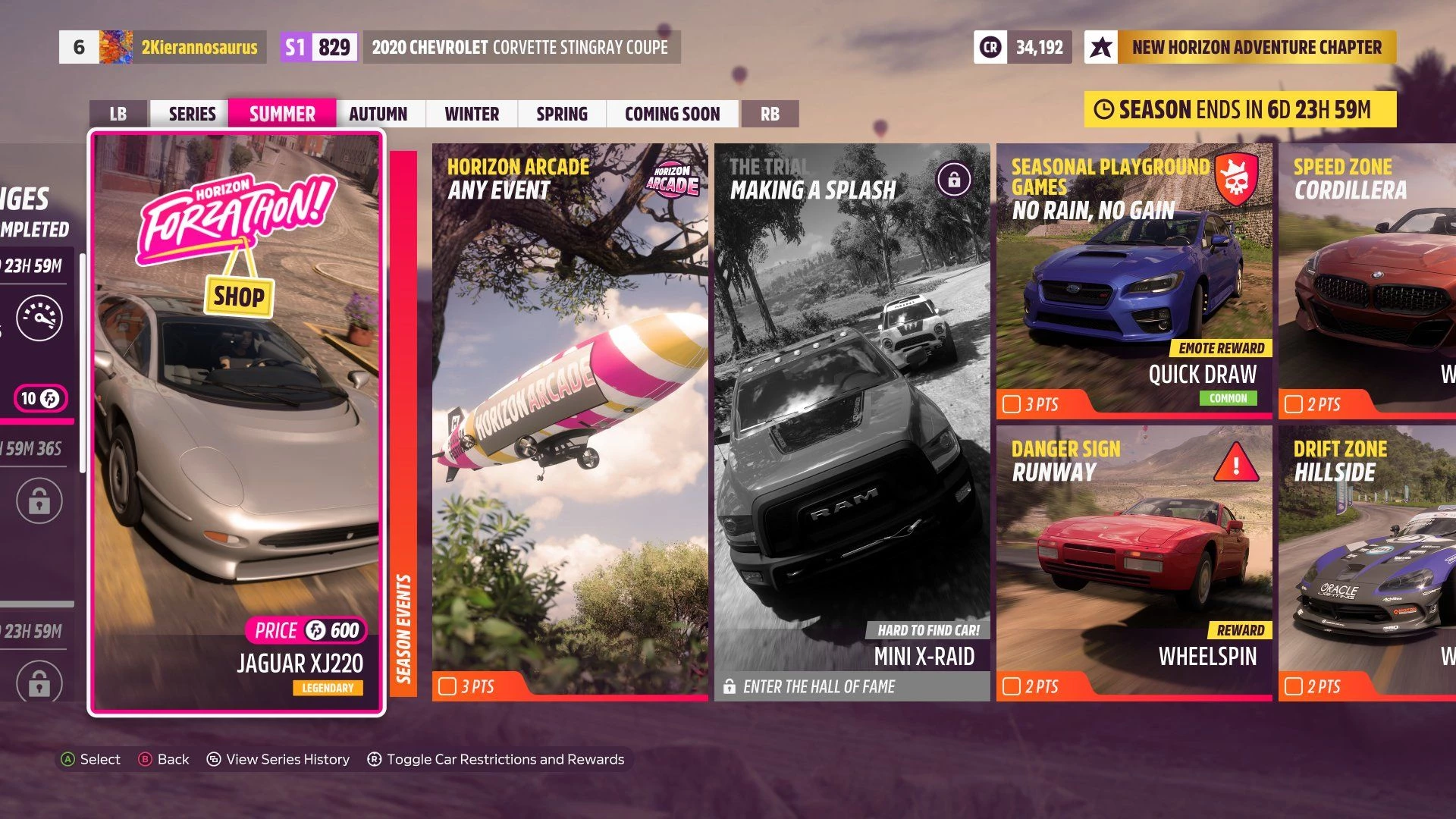Select the Danger Sign Runway tile
The width and height of the screenshot is (1456, 819).
pos(1134,563)
